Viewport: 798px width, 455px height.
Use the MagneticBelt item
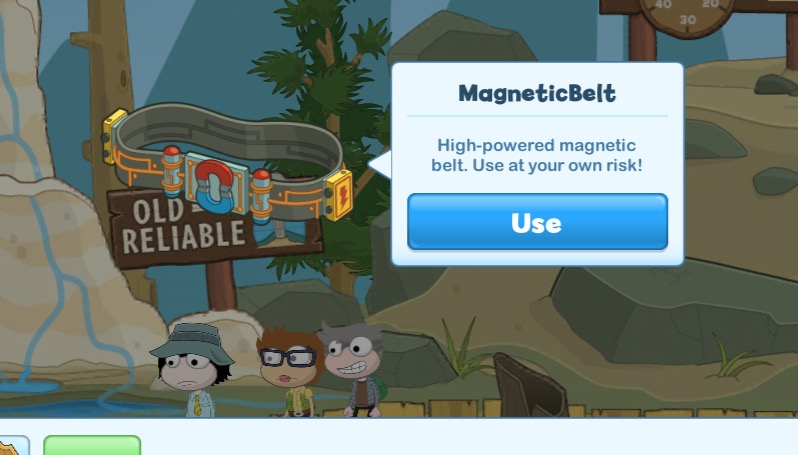[537, 222]
